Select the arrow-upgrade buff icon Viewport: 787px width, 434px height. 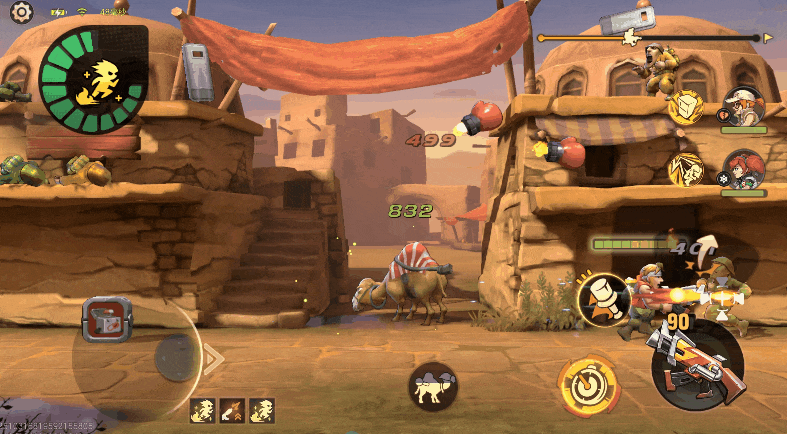pos(233,409)
